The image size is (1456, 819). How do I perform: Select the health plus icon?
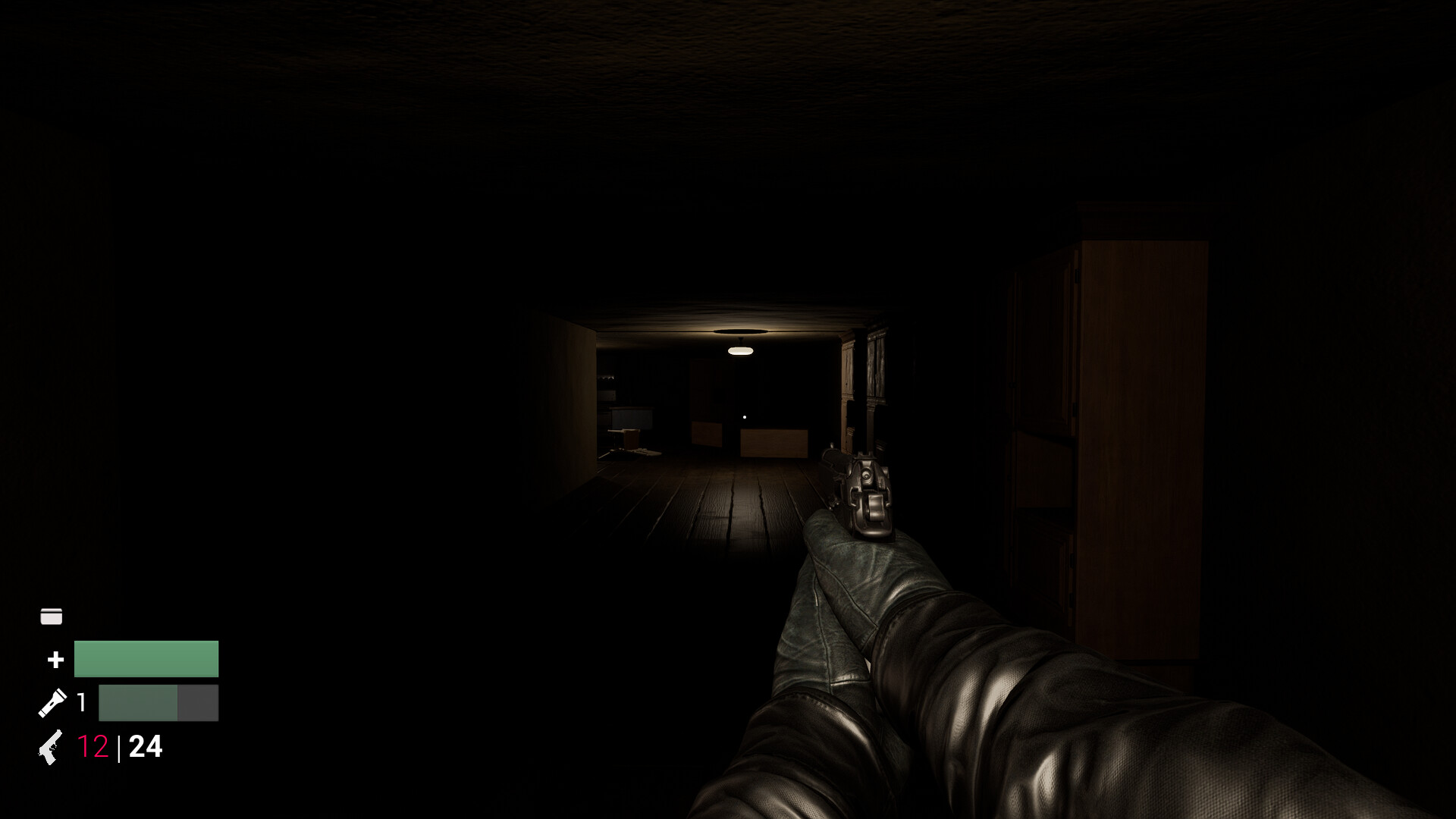click(55, 659)
